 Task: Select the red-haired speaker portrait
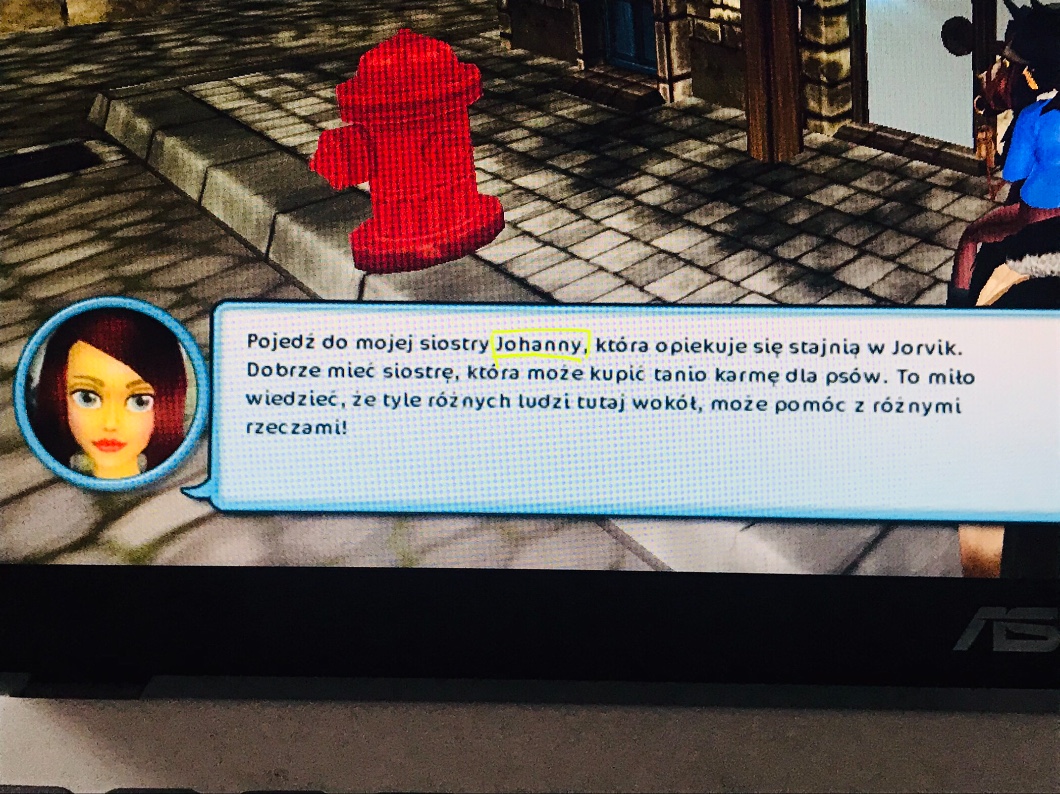click(111, 393)
